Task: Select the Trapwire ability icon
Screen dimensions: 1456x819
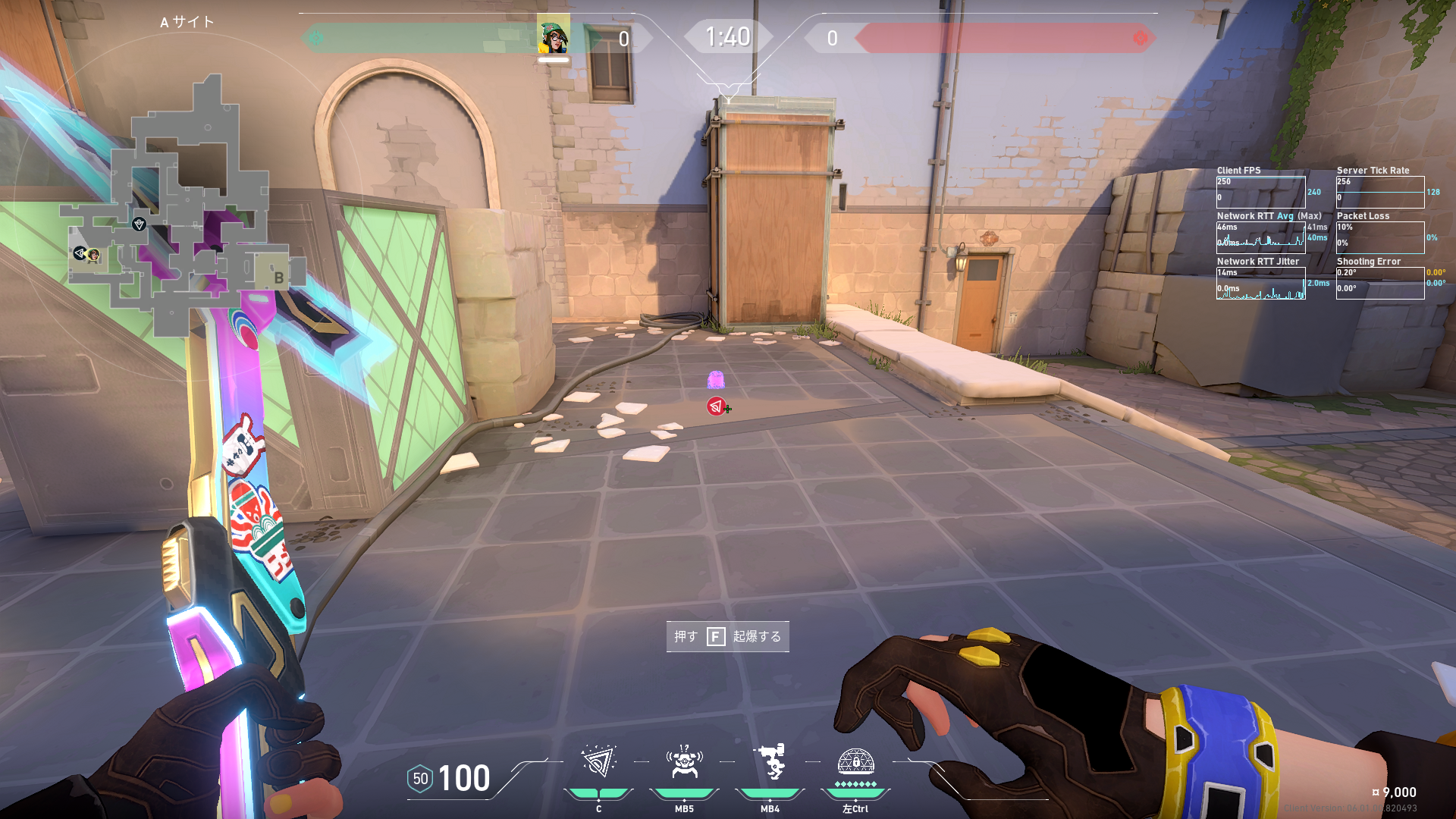Action: coord(598,762)
